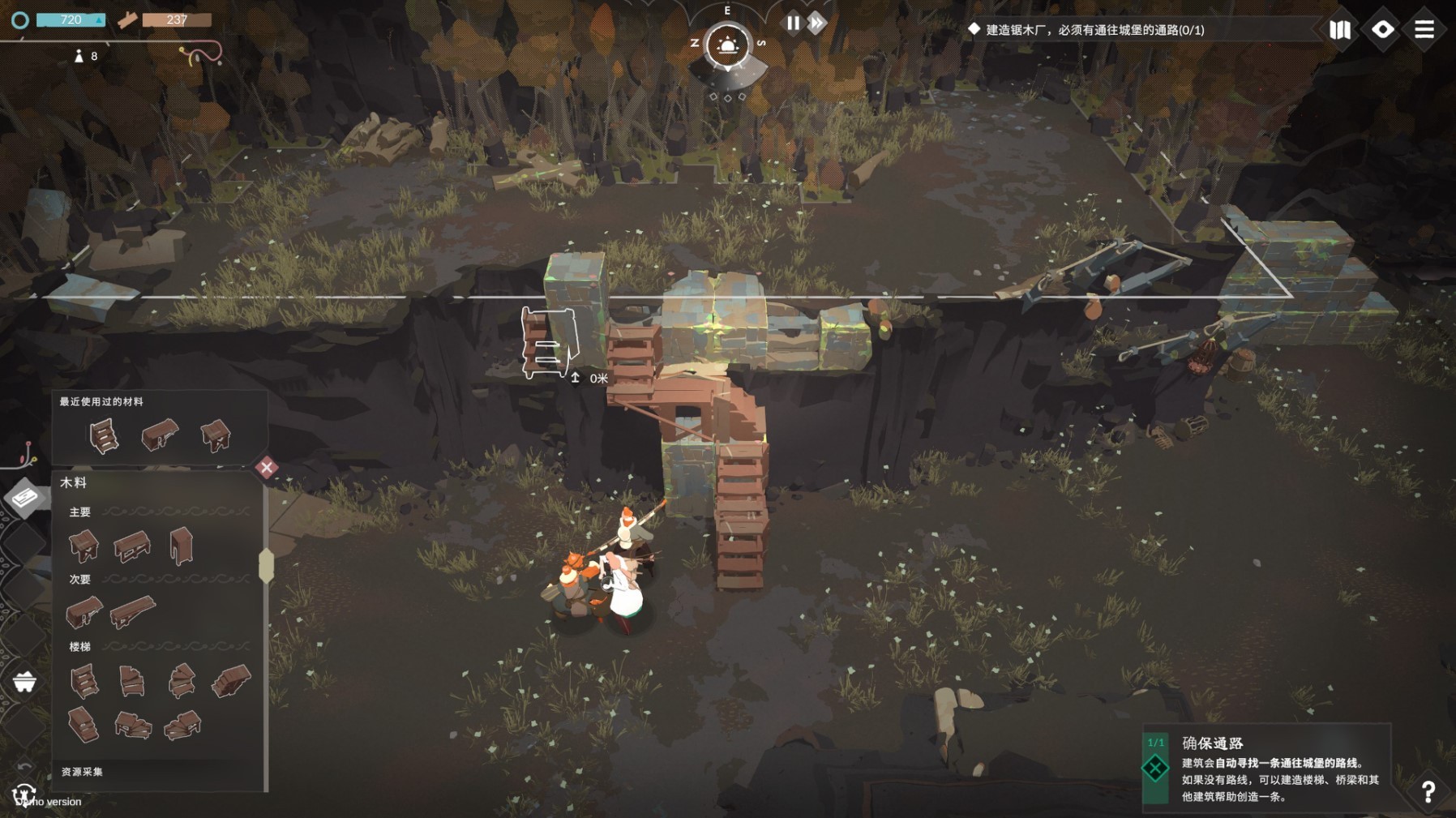Select the wood plank category tab
Image resolution: width=1456 pixels, height=818 pixels.
[25, 496]
